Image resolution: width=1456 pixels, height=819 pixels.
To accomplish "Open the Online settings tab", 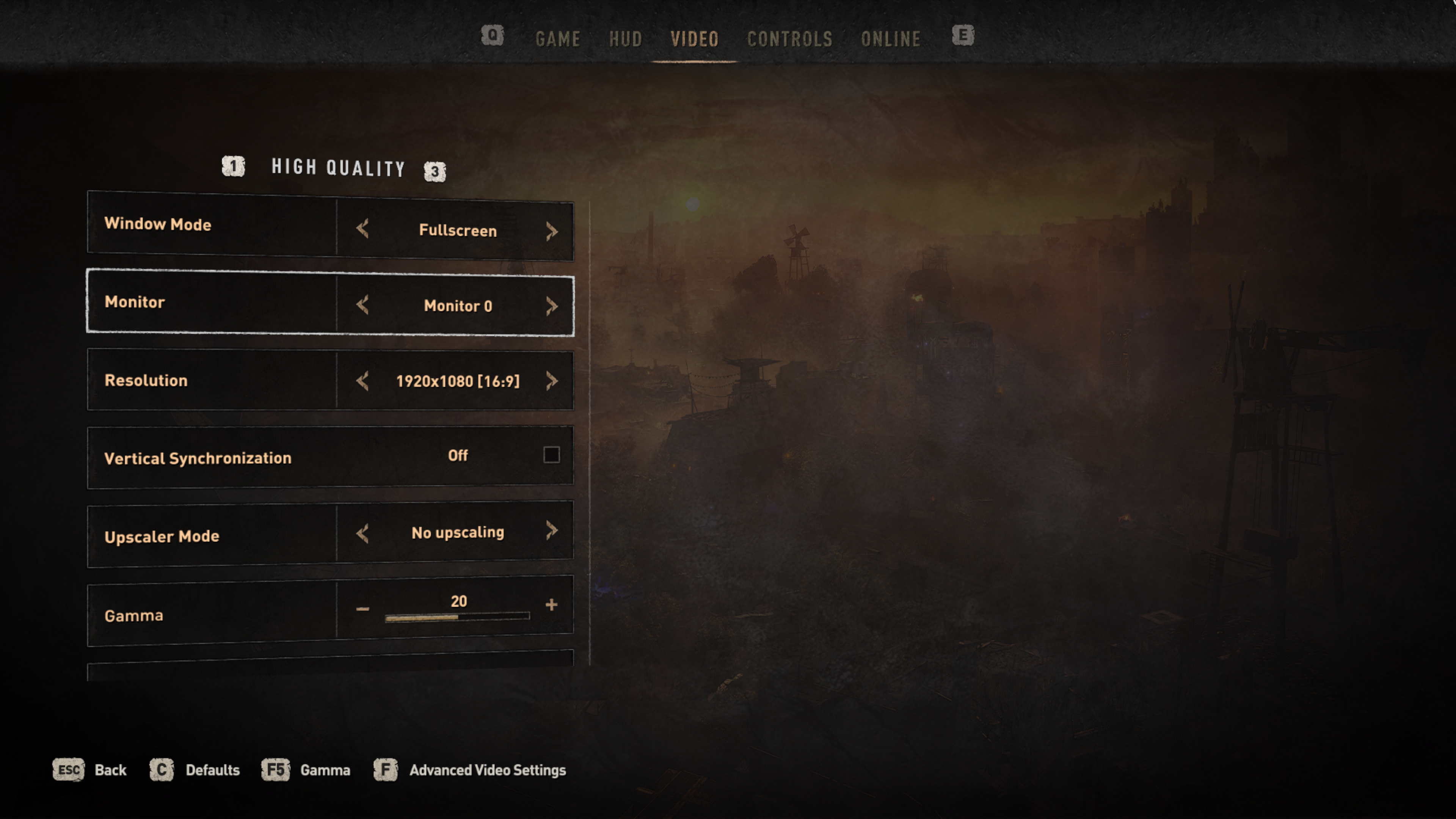I will tap(890, 39).
